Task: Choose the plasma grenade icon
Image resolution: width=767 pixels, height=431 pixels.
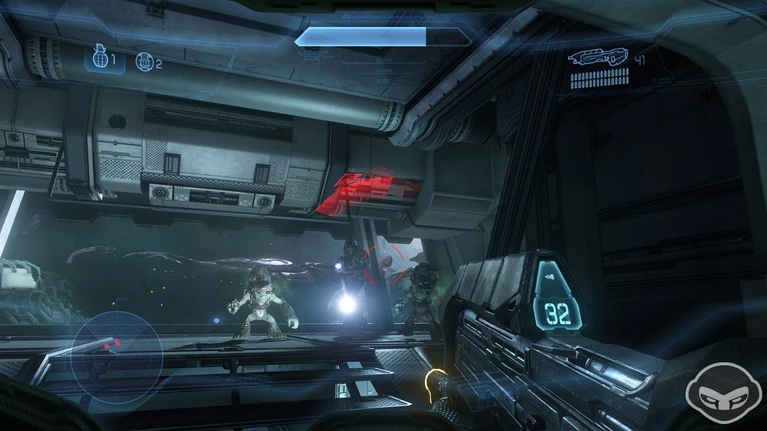Action: pyautogui.click(x=143, y=61)
